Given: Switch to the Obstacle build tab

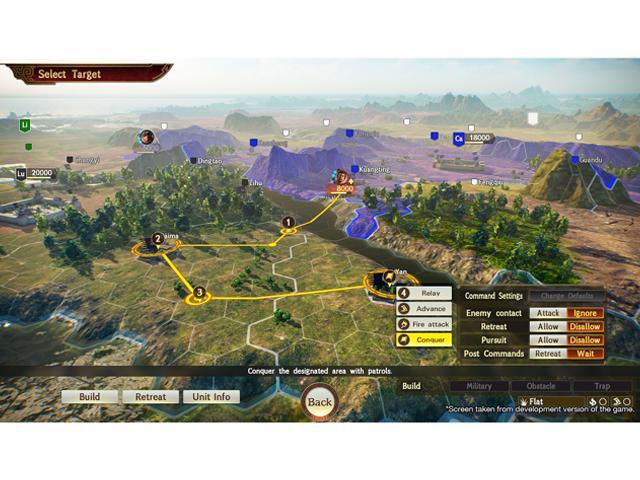Looking at the screenshot, I should pyautogui.click(x=541, y=386).
